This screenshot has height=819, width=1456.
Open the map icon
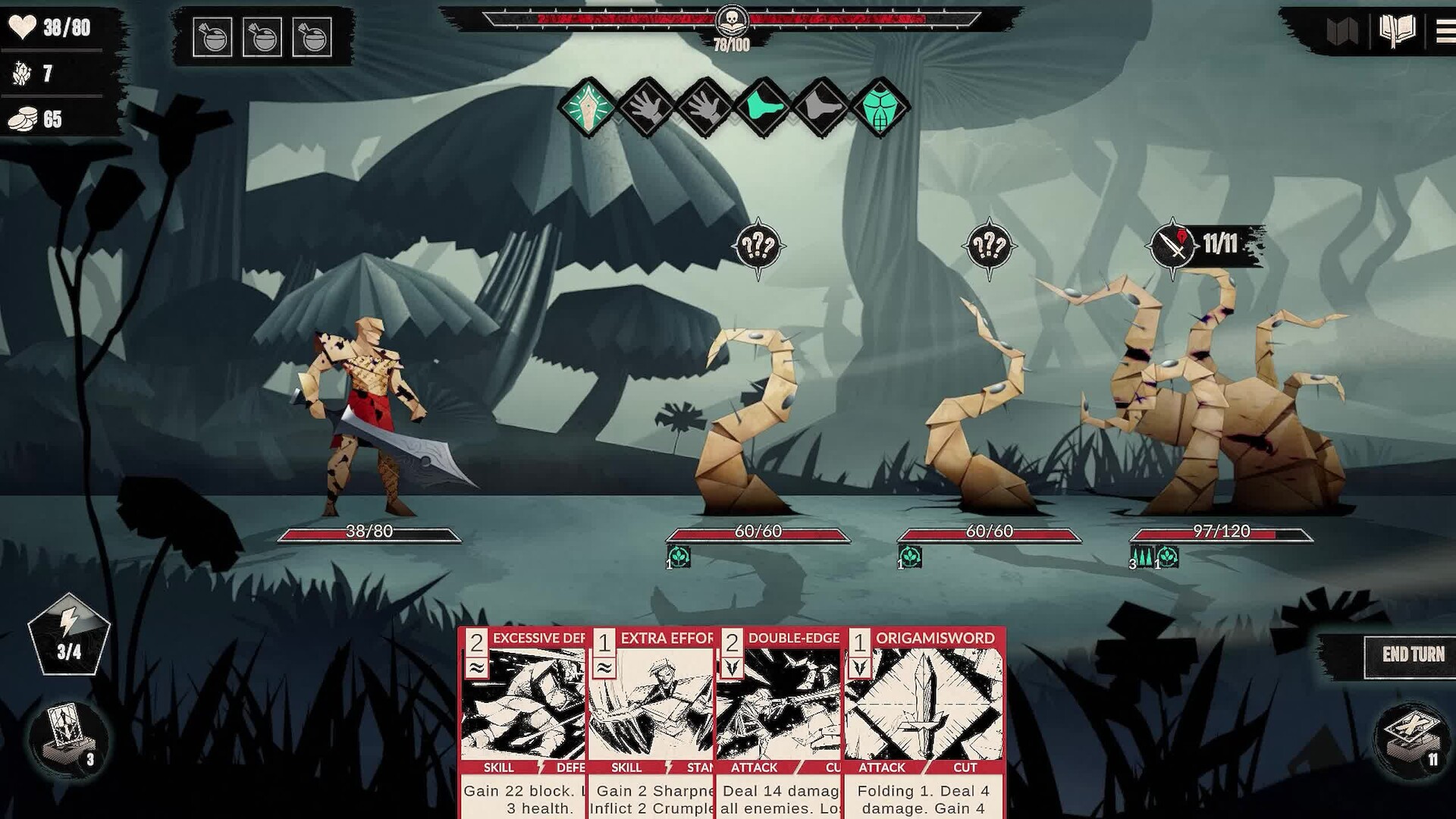(1341, 32)
